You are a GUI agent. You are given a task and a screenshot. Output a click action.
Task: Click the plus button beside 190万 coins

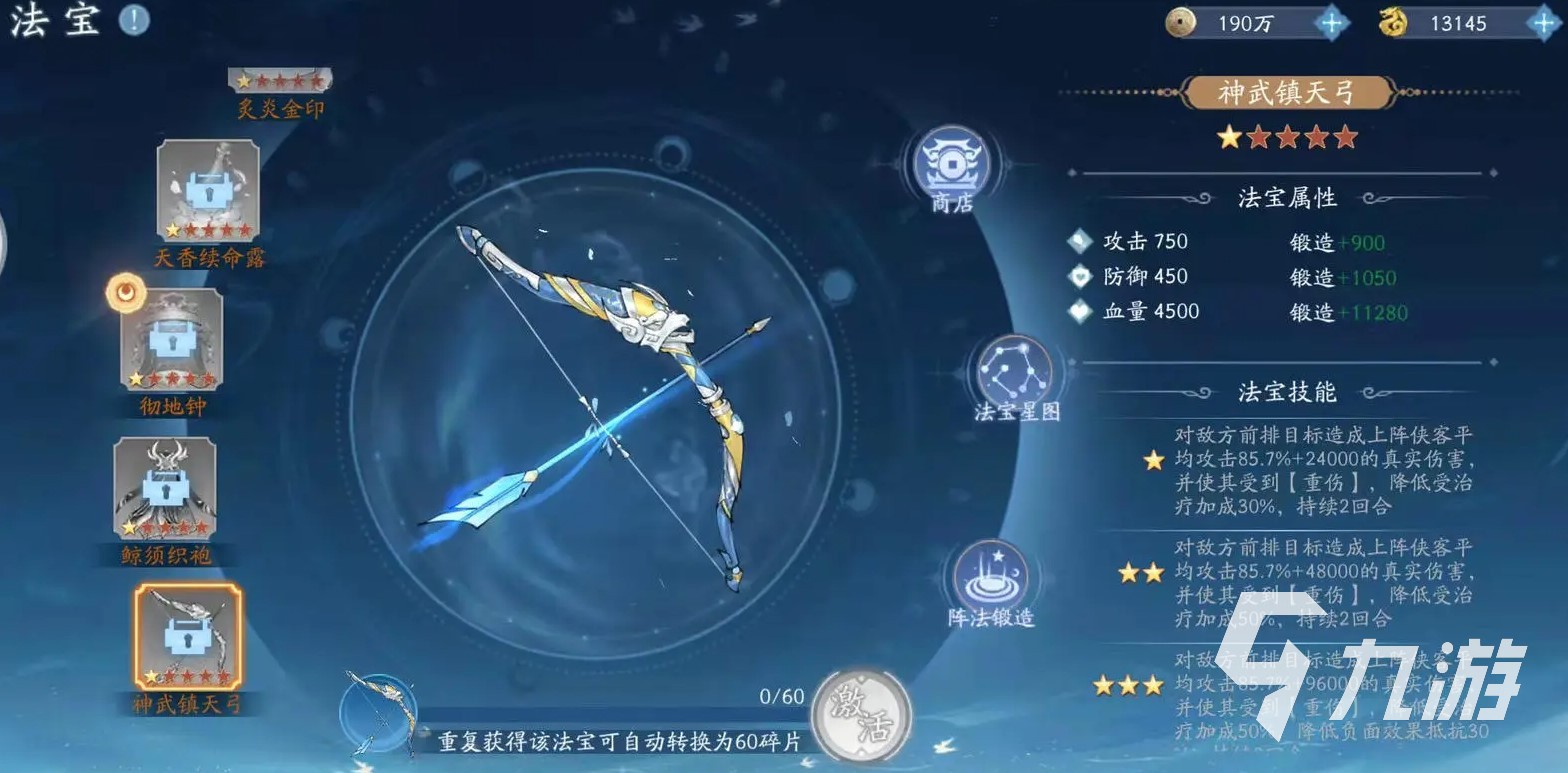(x=1330, y=21)
